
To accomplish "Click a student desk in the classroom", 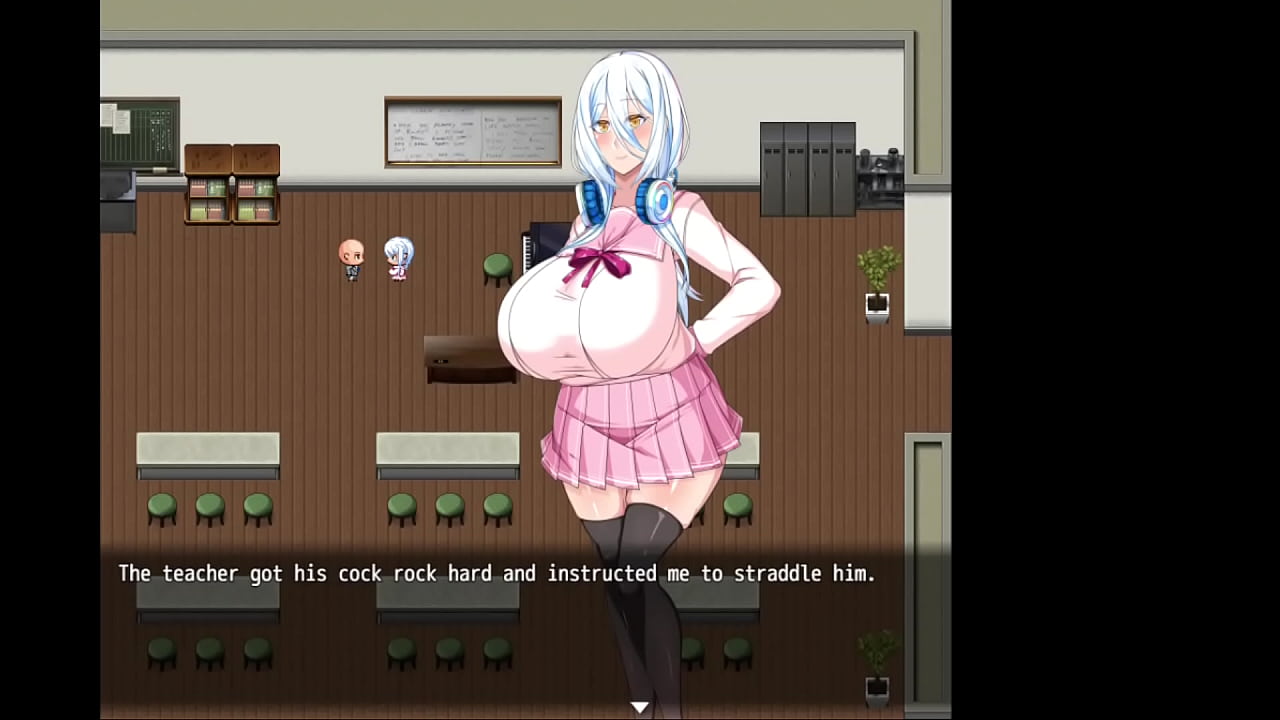I will [207, 452].
